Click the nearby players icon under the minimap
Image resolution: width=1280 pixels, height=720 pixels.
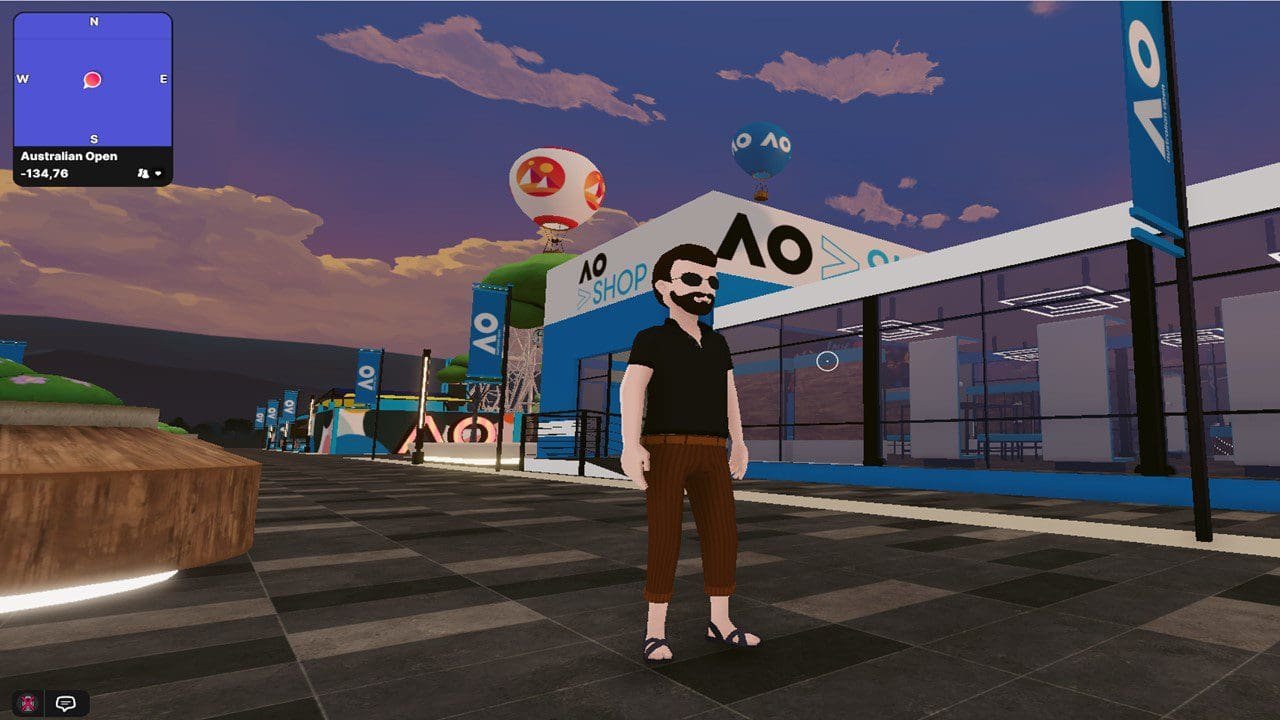[x=143, y=173]
